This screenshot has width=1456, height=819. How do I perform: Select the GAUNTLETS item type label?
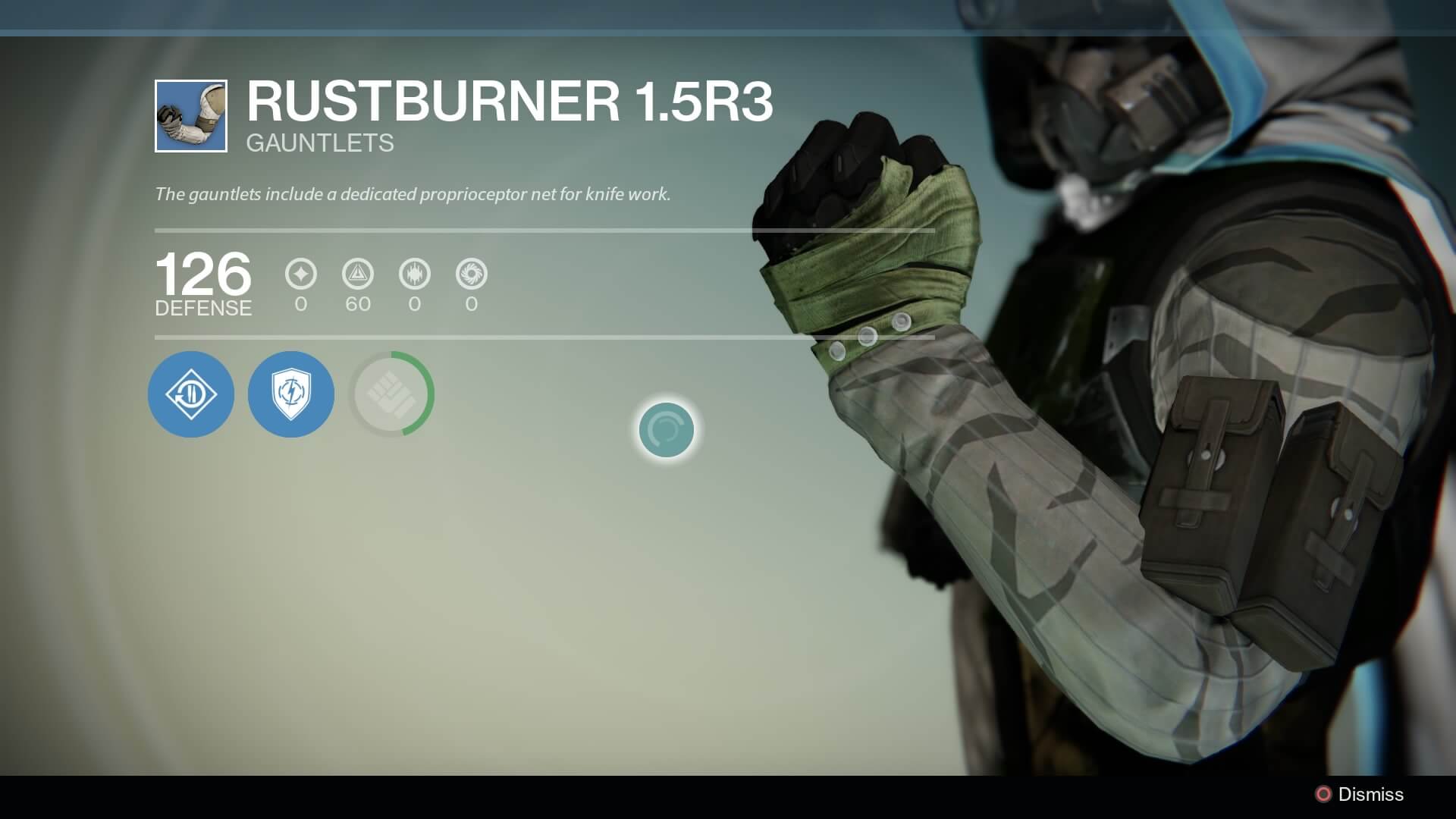point(320,143)
